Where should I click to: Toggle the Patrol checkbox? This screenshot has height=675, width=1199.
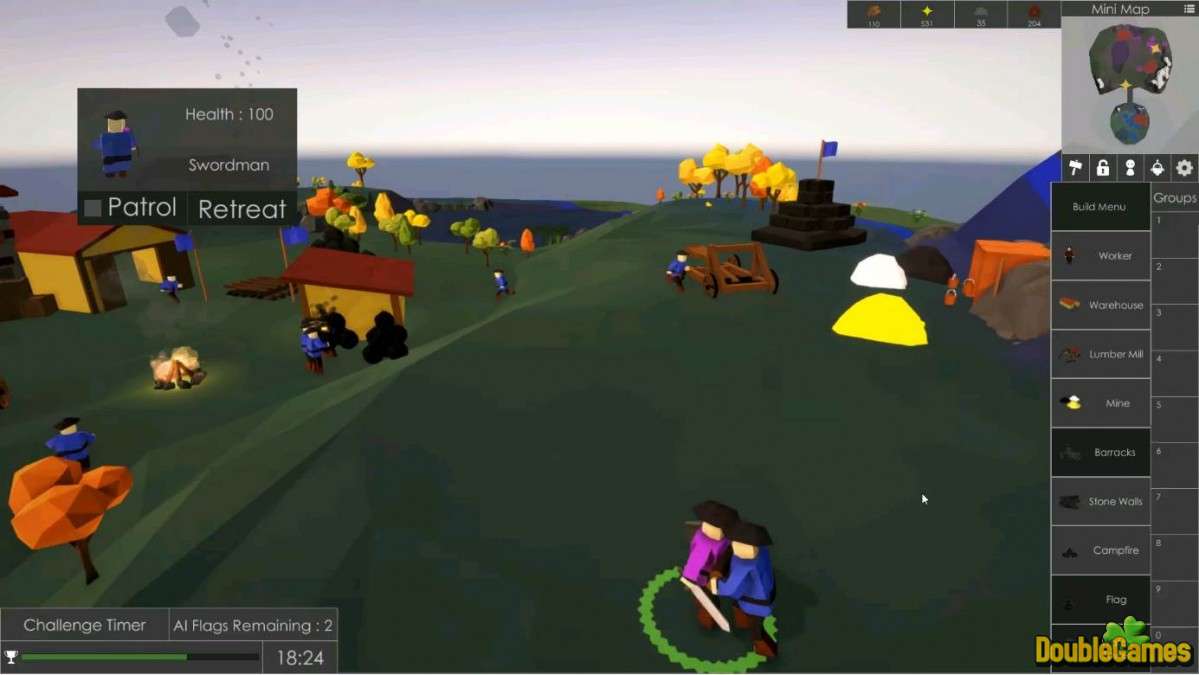pos(93,208)
